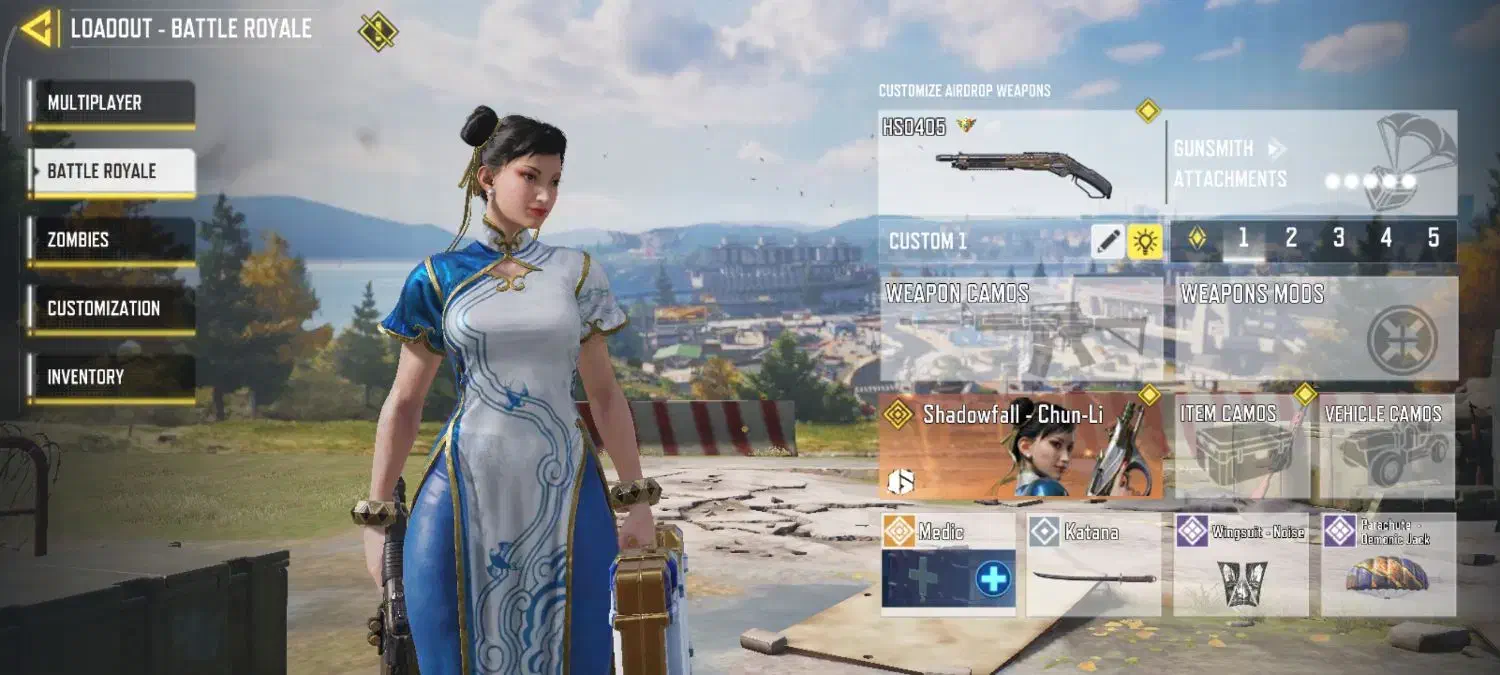Open the Customization tab
The image size is (1500, 675).
[x=111, y=309]
